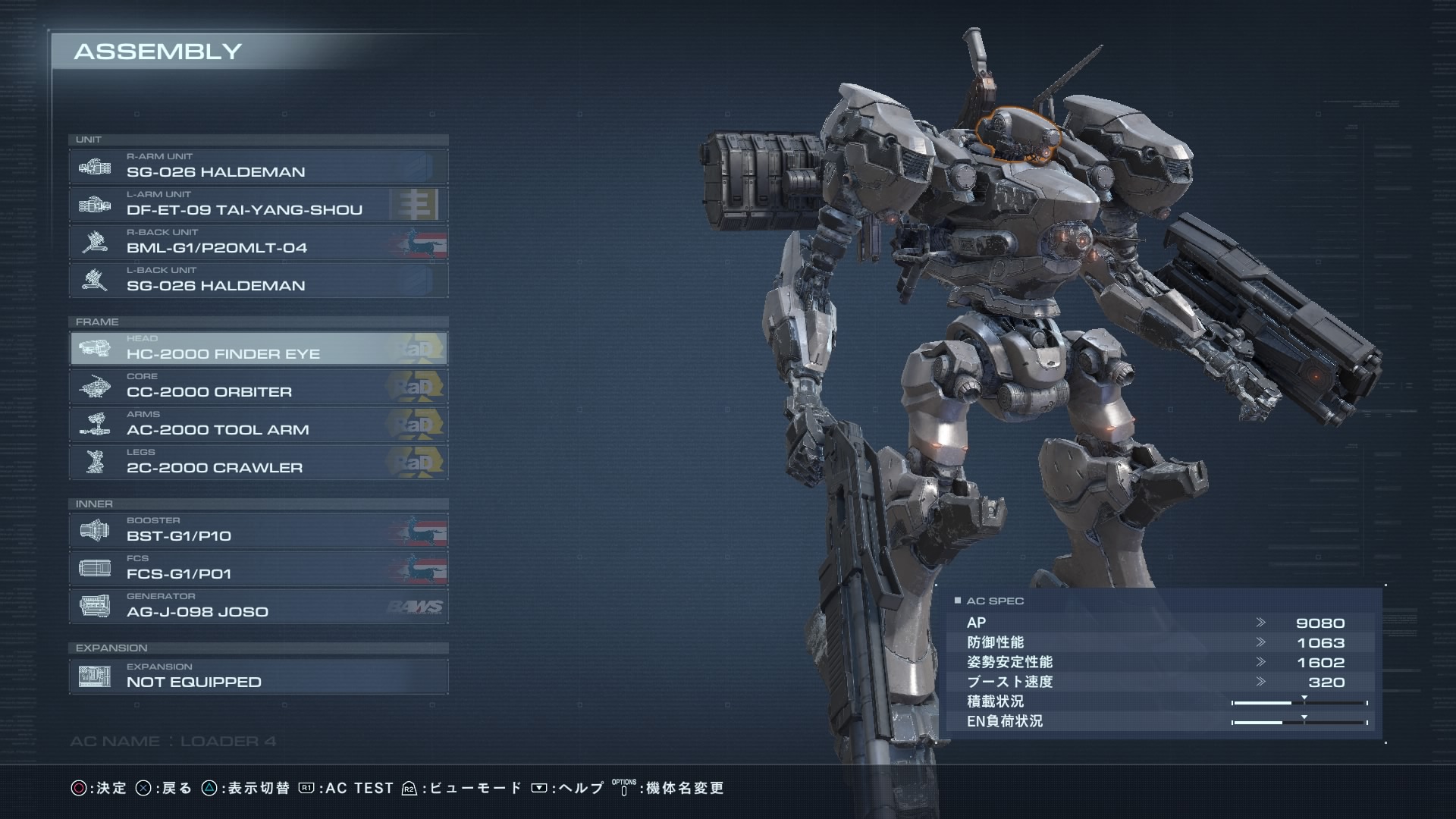Select the CORE part CC-2000 ORBITER
The height and width of the screenshot is (819, 1456).
coord(258,386)
